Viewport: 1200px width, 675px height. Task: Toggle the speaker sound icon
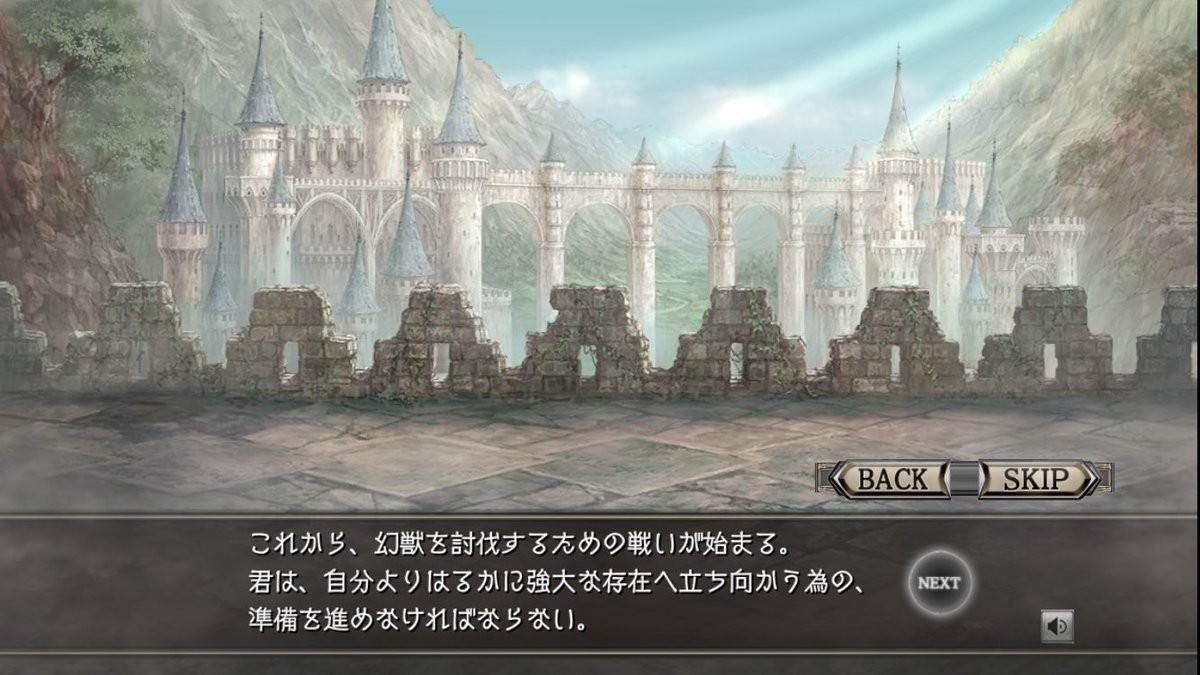coord(1057,626)
